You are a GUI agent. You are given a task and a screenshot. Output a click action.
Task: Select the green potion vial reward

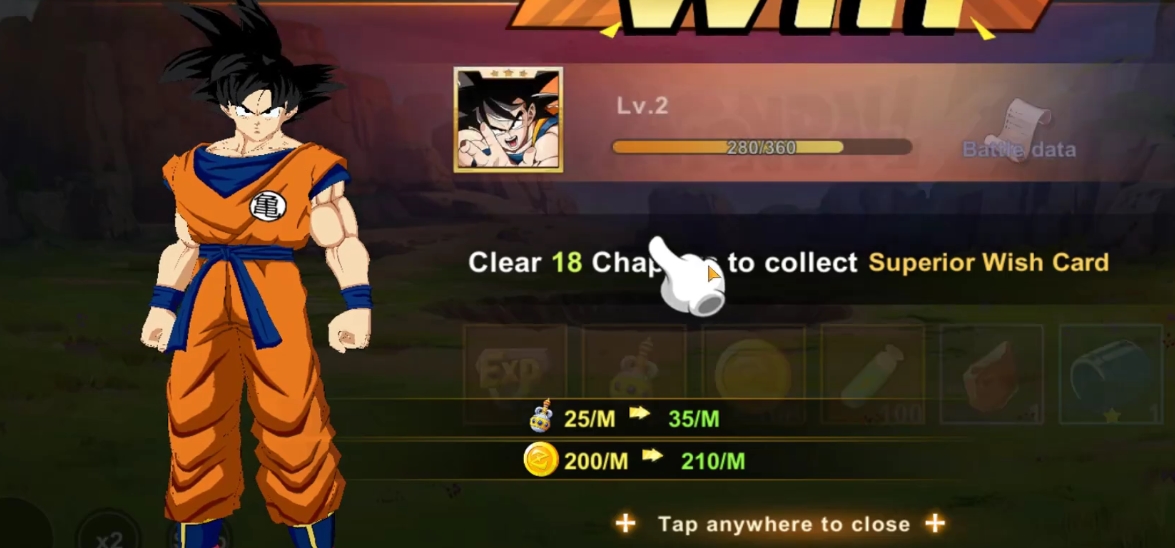click(872, 373)
